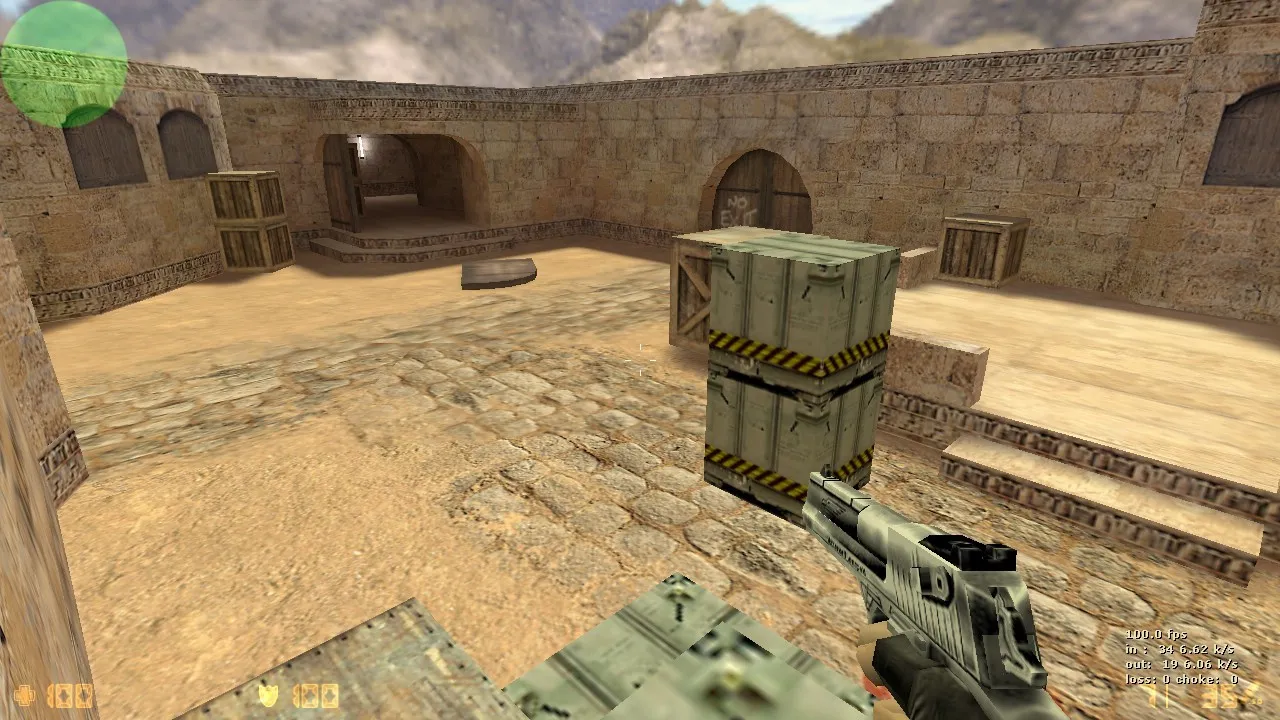Click the loss and choke stats line

(x=1182, y=678)
